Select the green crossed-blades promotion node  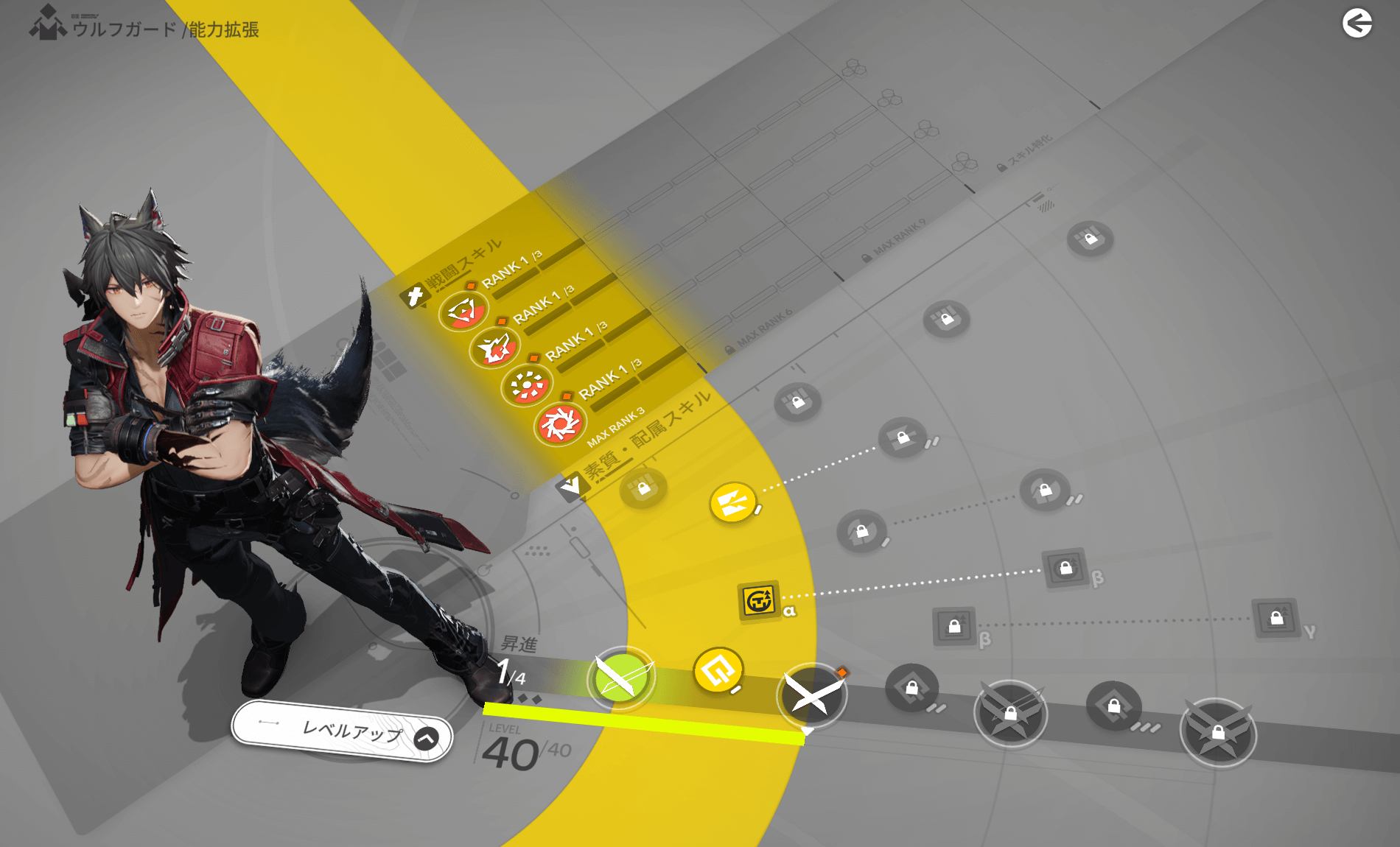pos(621,678)
